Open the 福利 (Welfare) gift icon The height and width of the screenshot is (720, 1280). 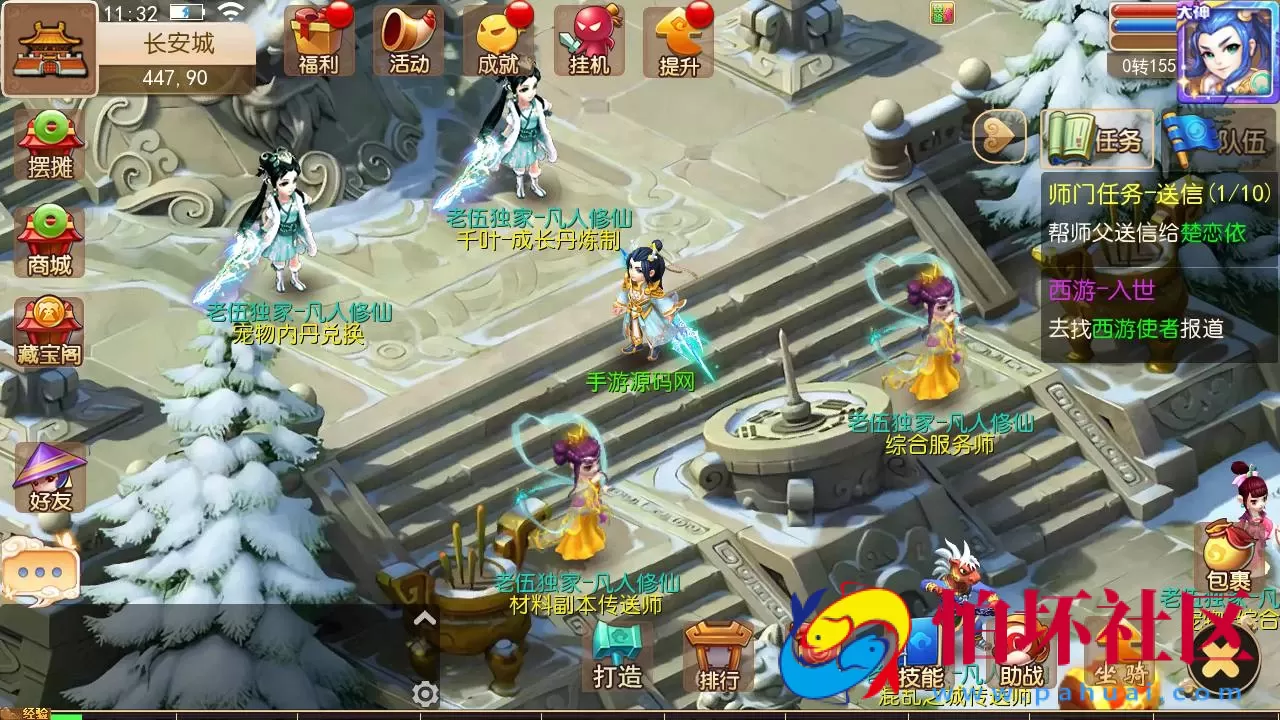point(320,40)
